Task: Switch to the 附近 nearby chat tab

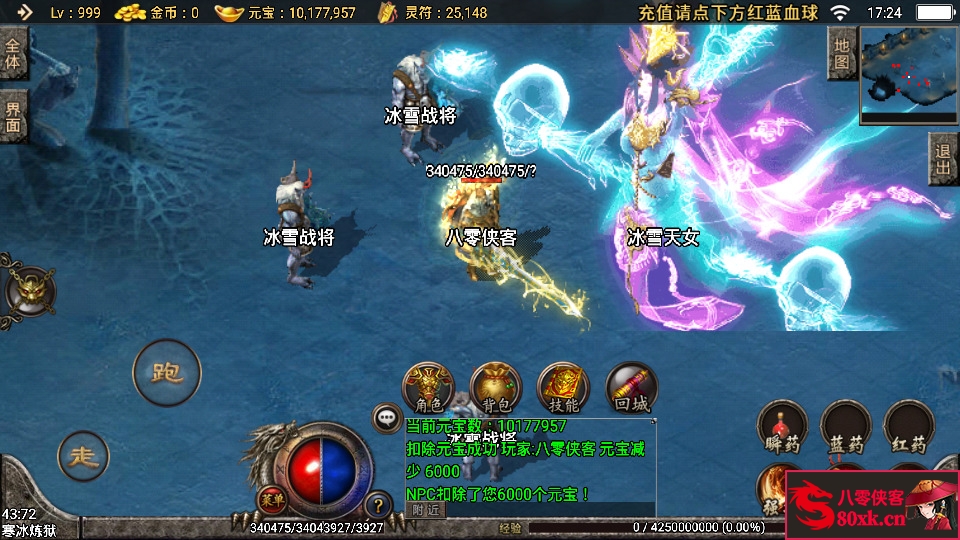Action: click(x=426, y=510)
